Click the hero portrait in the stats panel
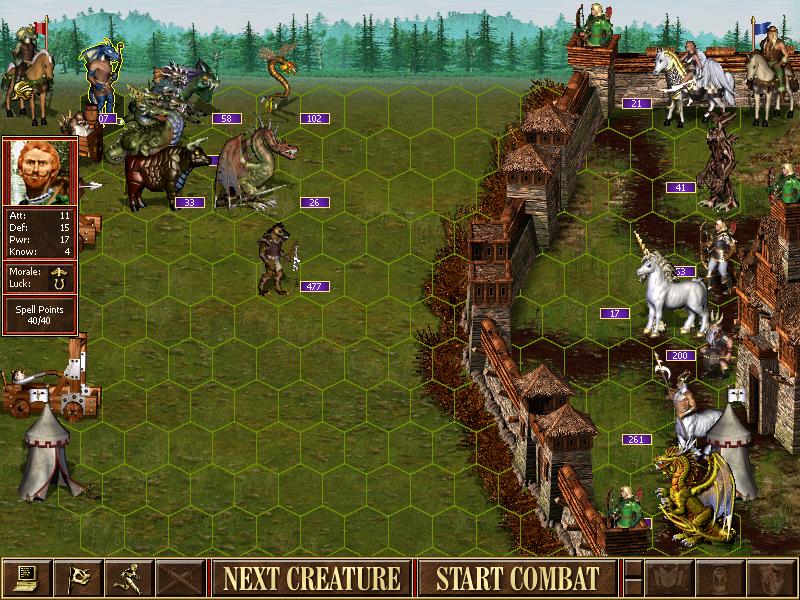The height and width of the screenshot is (600, 800). click(x=40, y=171)
